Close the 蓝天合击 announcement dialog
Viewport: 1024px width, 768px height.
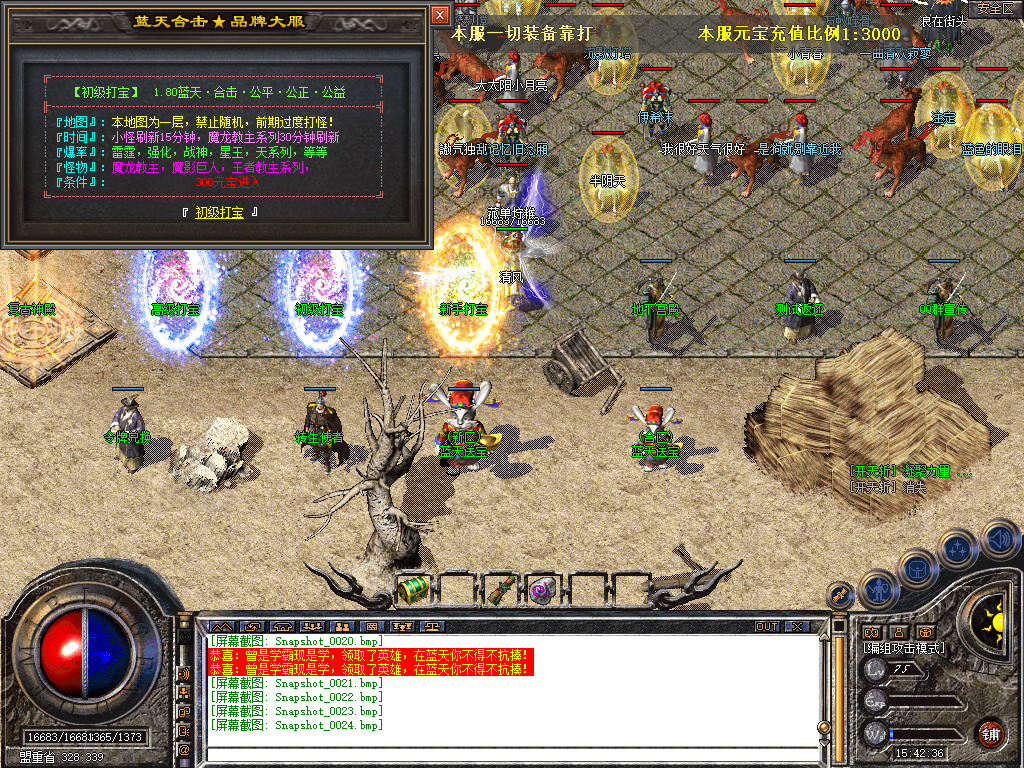pos(440,15)
